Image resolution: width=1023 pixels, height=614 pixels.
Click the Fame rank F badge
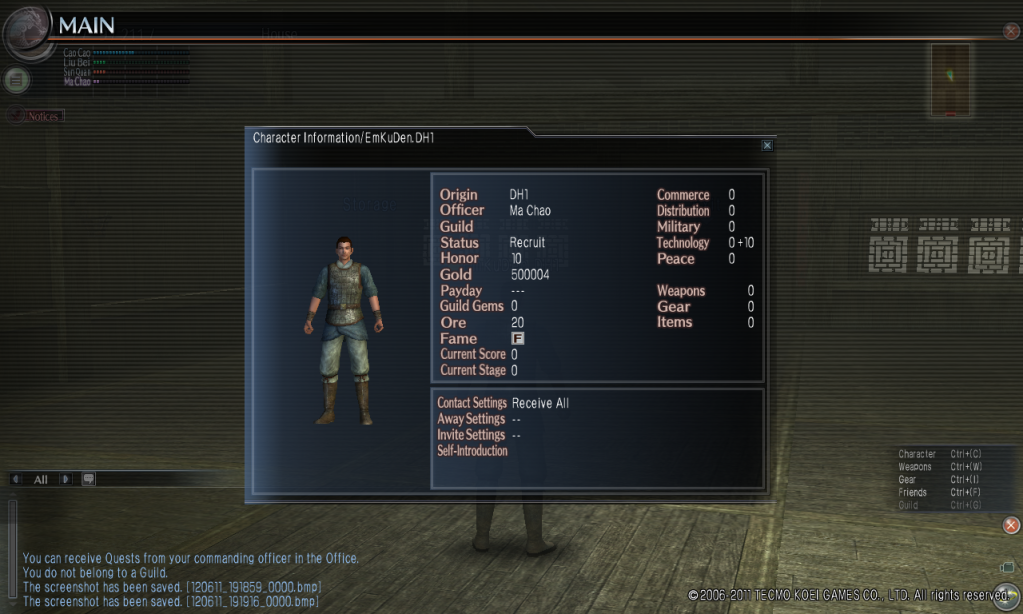517,339
